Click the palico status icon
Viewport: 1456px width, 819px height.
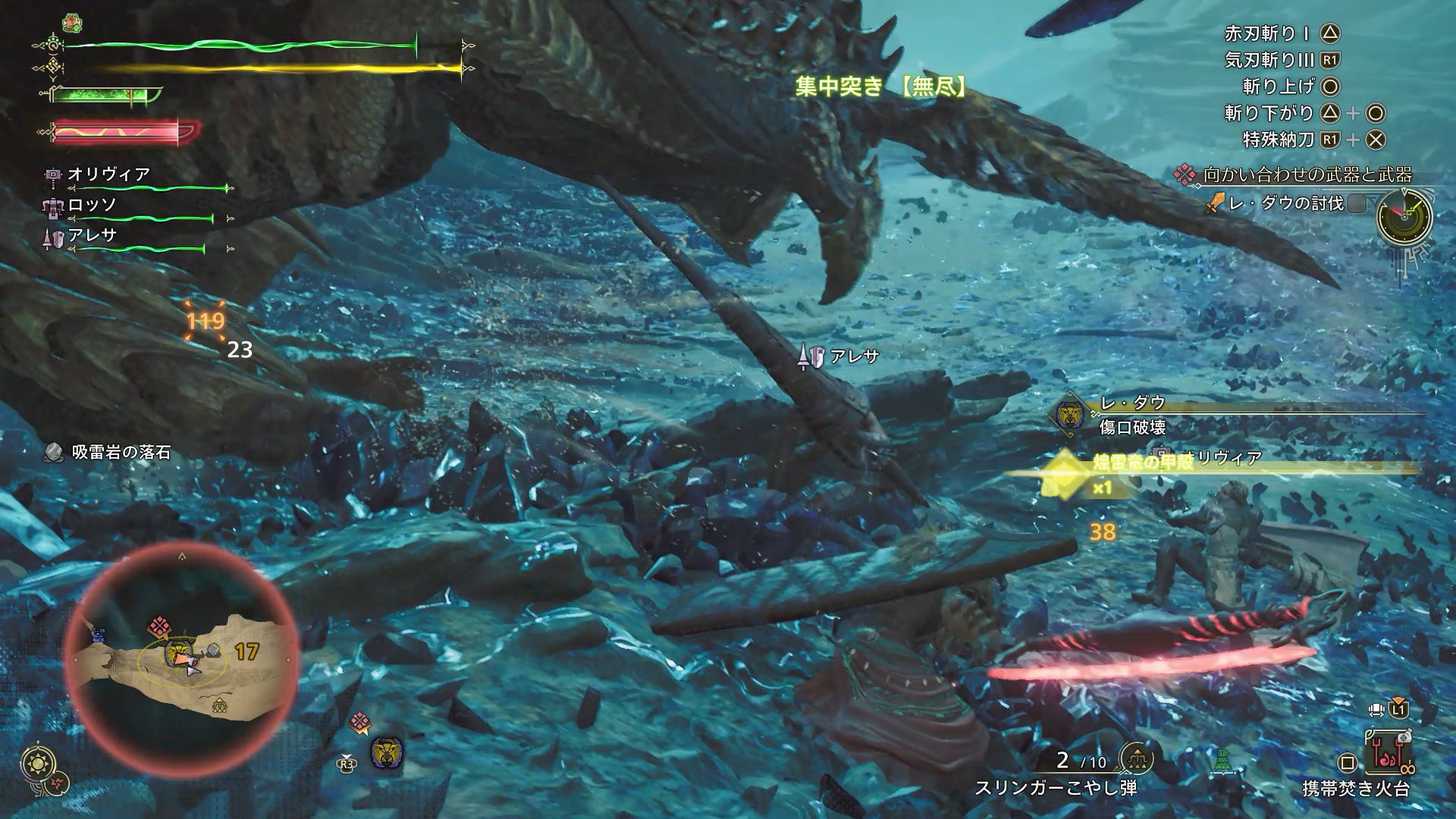tap(72, 24)
